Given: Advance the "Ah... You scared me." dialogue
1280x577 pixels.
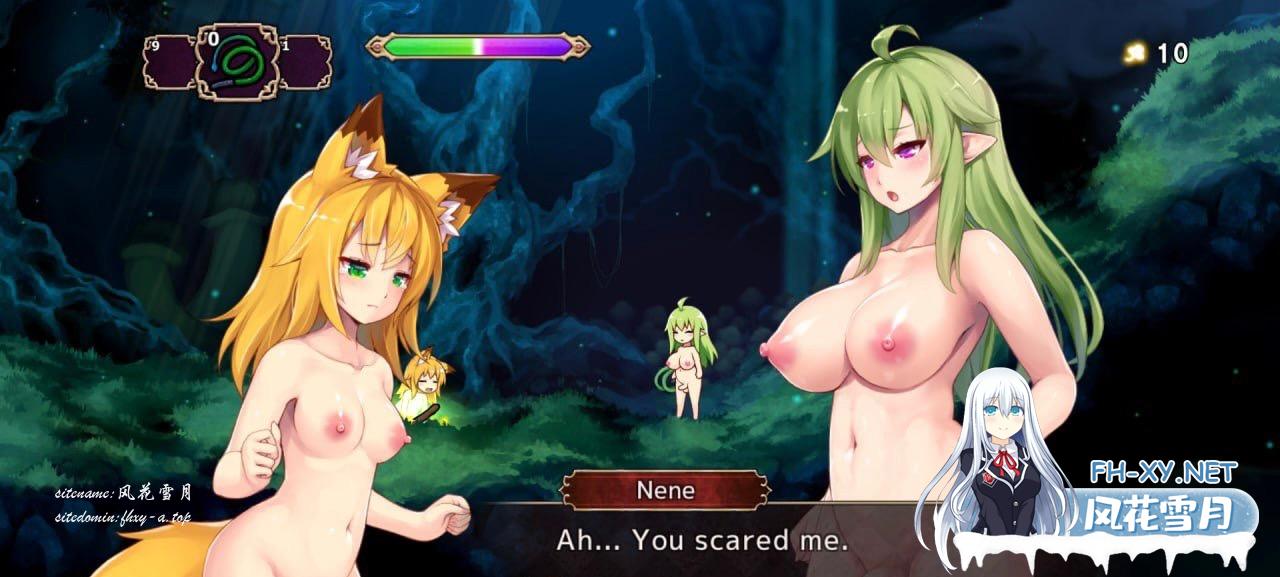Looking at the screenshot, I should (x=702, y=541).
